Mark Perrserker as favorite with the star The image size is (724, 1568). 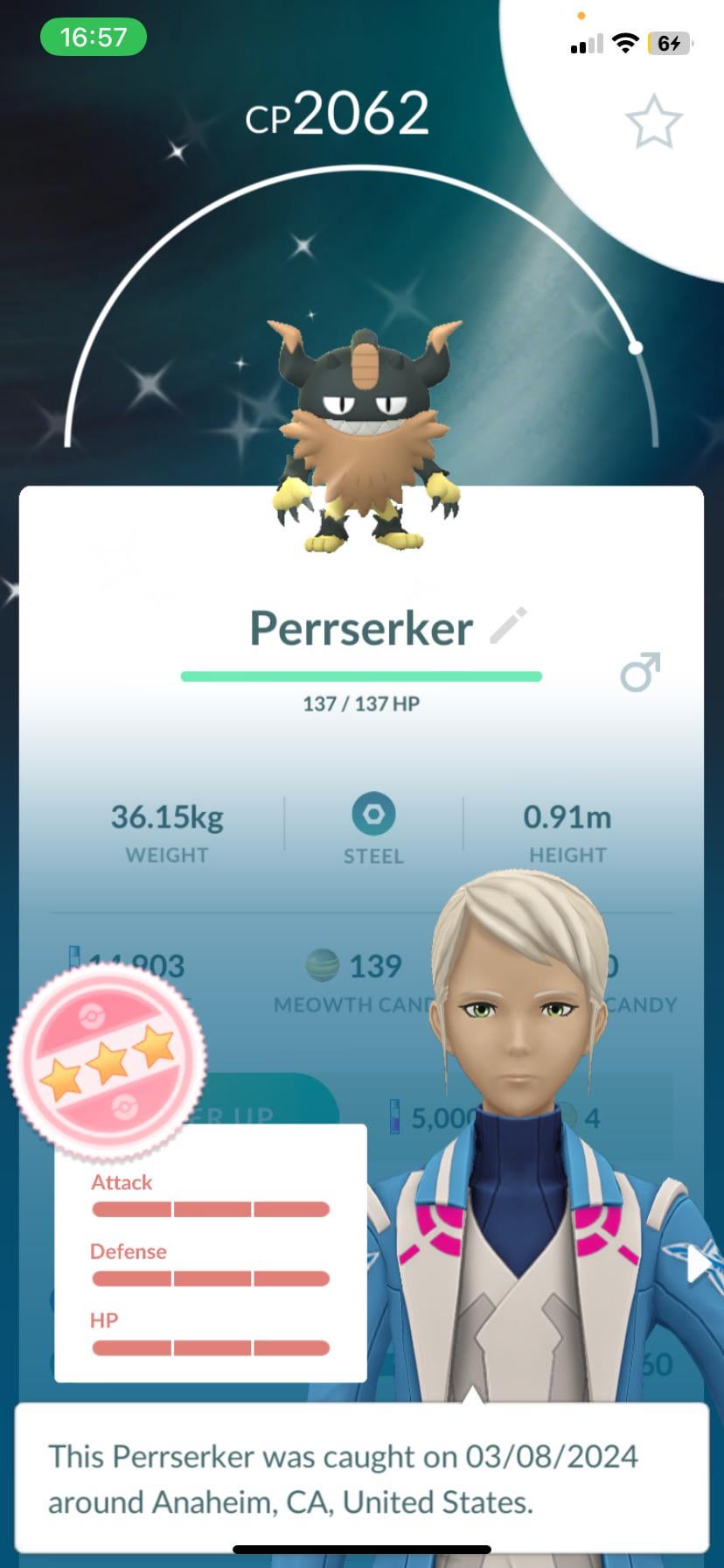tap(653, 122)
